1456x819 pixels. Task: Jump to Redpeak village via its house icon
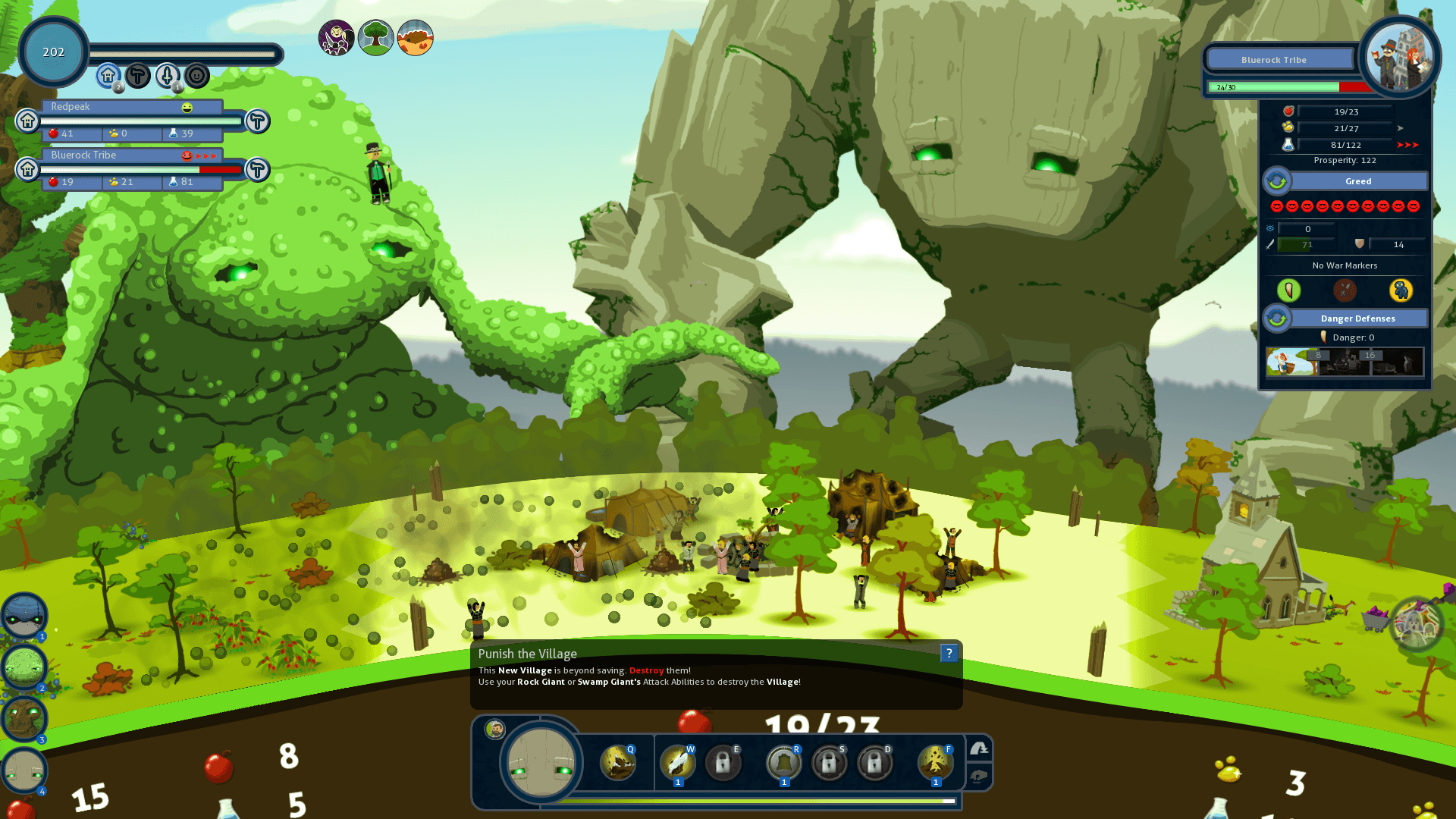point(28,121)
